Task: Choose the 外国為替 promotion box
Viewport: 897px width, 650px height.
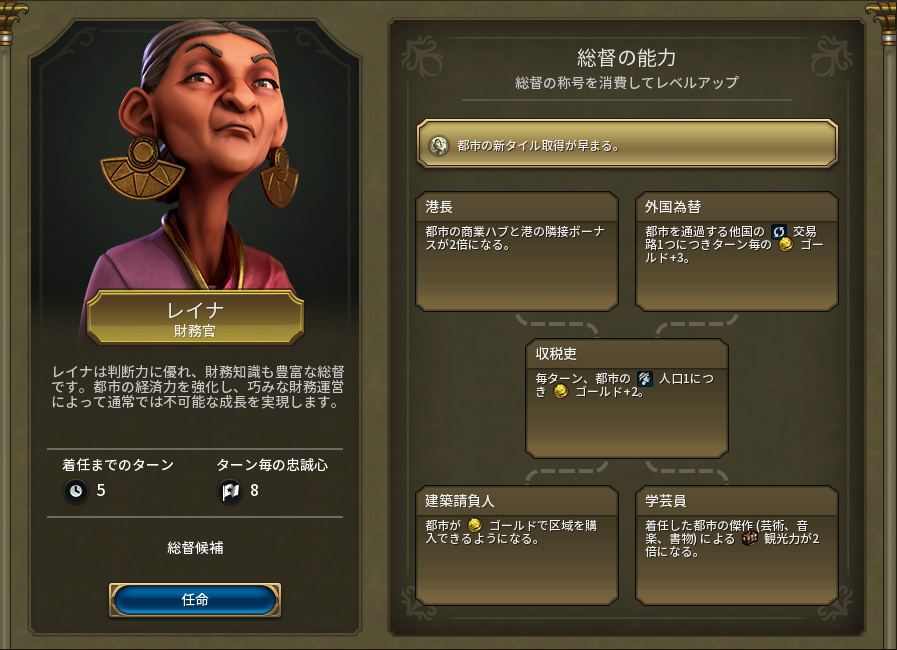Action: point(736,251)
